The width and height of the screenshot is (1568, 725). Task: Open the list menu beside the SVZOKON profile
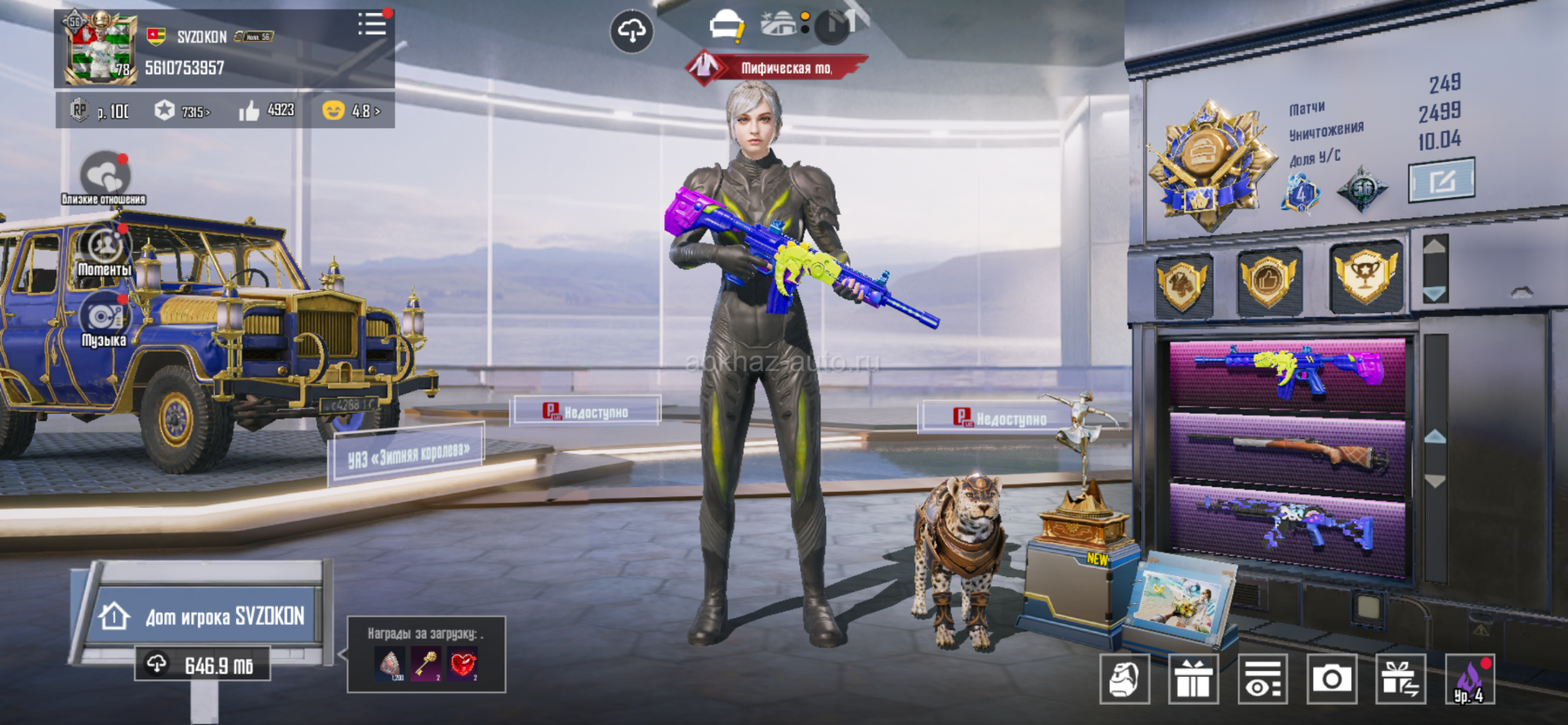(373, 24)
